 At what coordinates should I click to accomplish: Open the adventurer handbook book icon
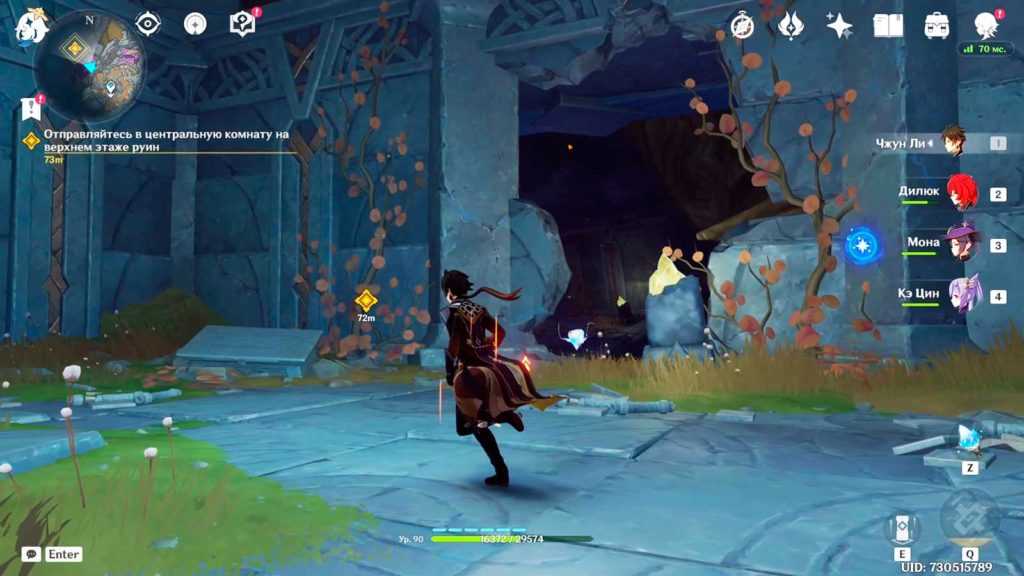(888, 26)
